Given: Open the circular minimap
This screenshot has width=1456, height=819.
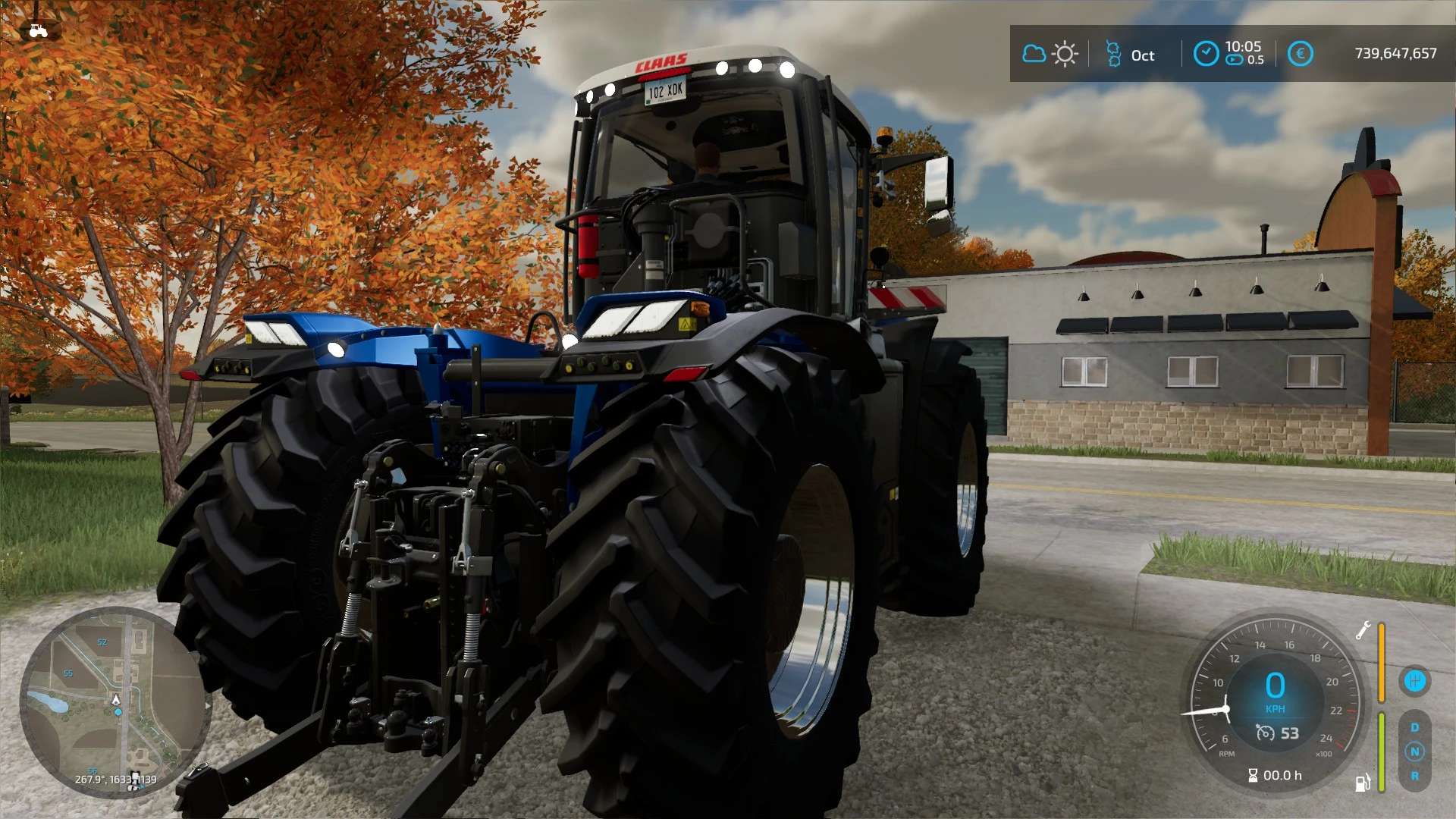Looking at the screenshot, I should point(115,701).
